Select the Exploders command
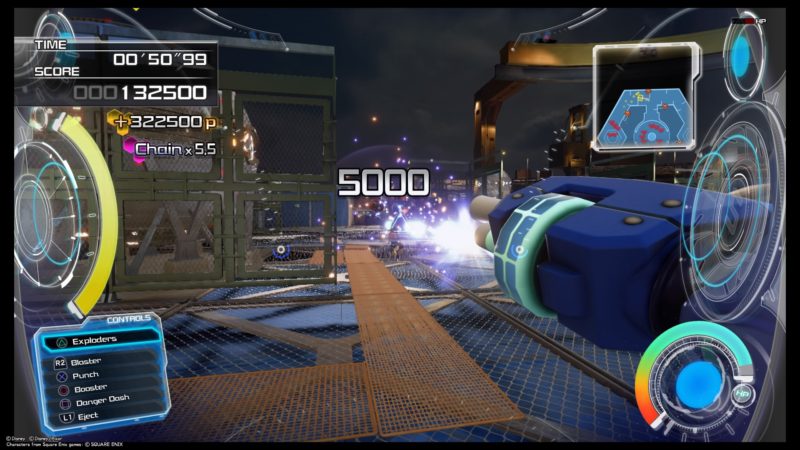The height and width of the screenshot is (450, 800). (96, 340)
